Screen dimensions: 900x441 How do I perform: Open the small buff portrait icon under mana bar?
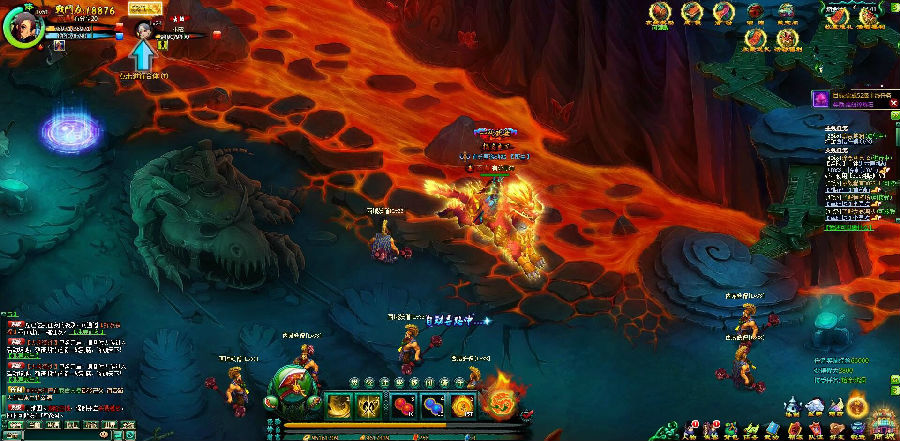tap(59, 45)
